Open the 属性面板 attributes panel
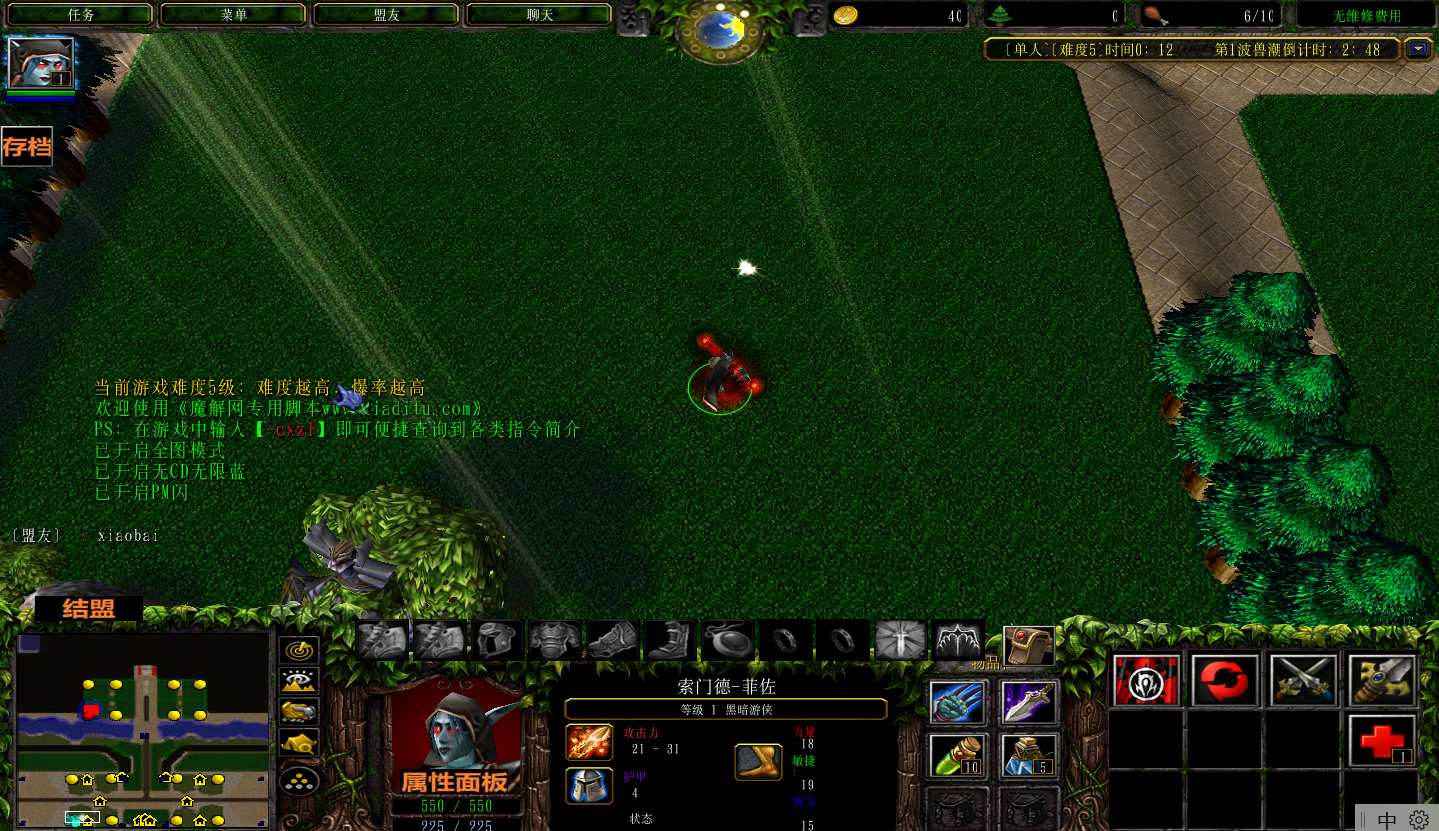 [454, 781]
